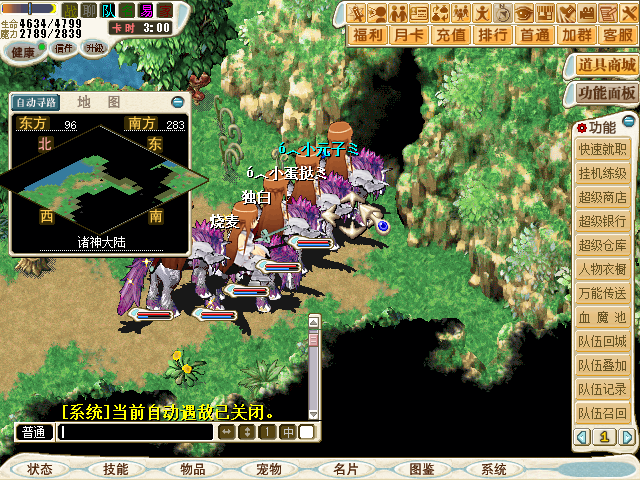
Task: Show the 排行 ranking list
Action: tap(493, 35)
